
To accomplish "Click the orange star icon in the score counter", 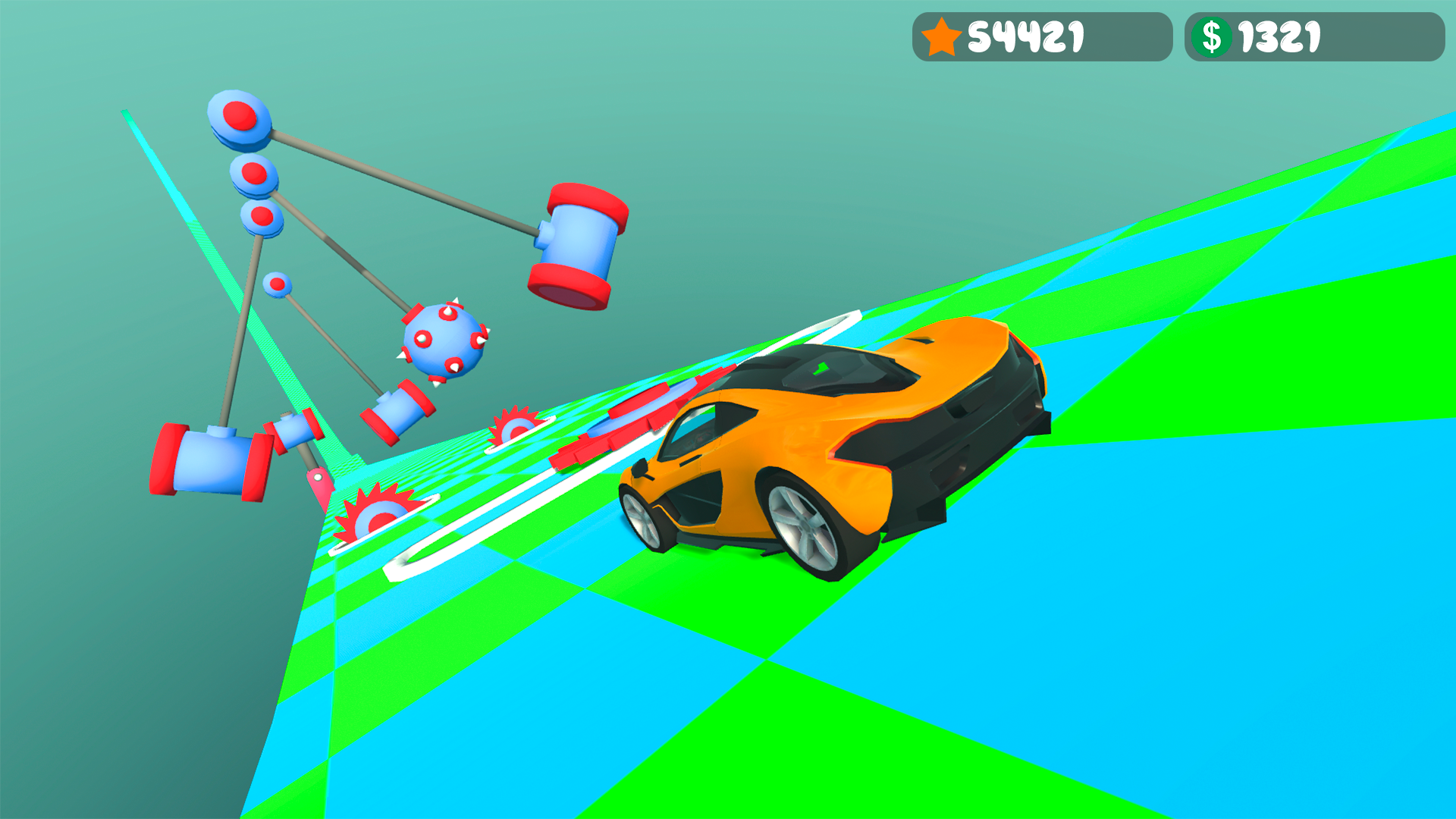I will pyautogui.click(x=940, y=35).
